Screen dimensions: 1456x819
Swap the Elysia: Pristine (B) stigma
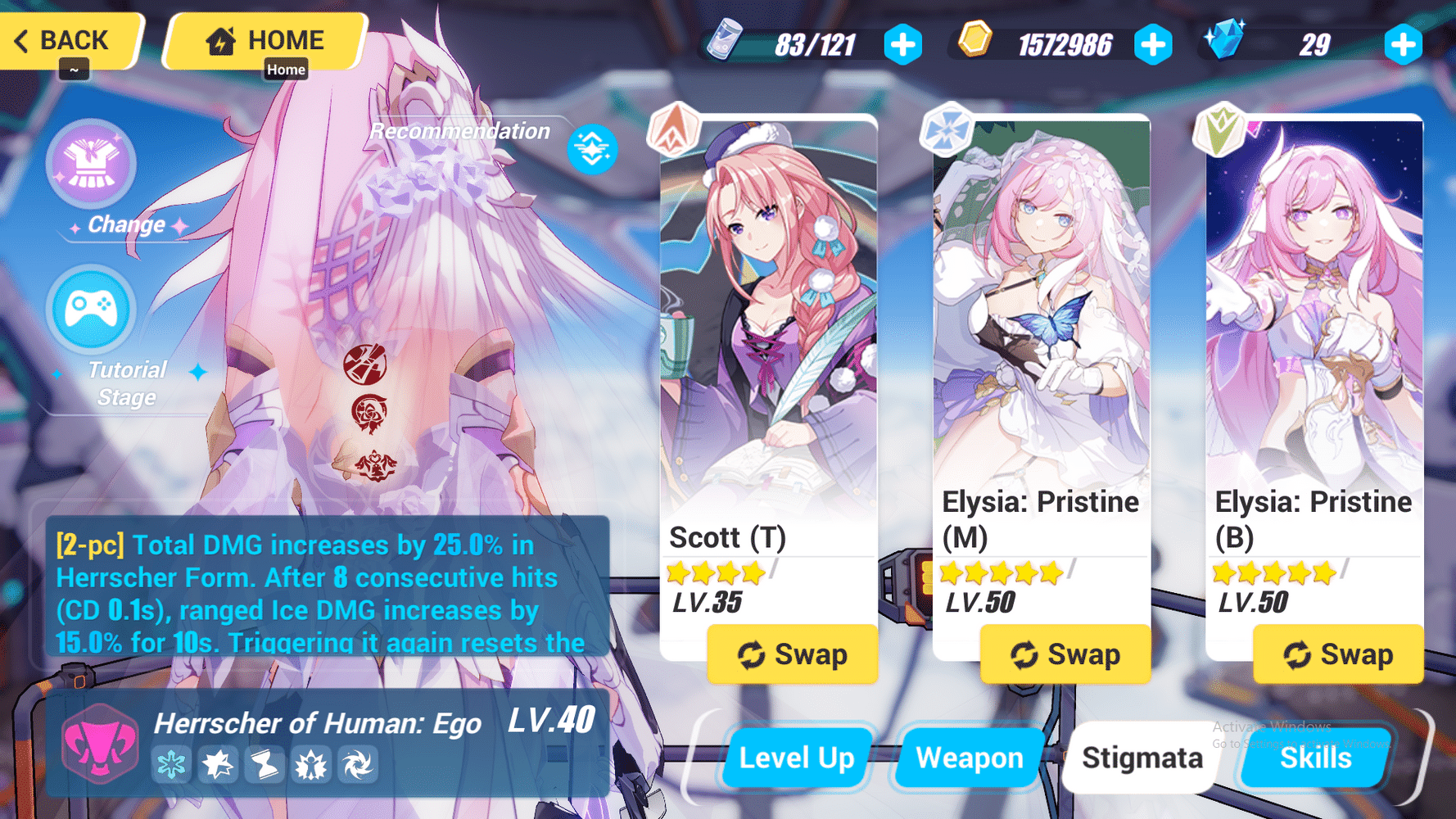pyautogui.click(x=1337, y=654)
